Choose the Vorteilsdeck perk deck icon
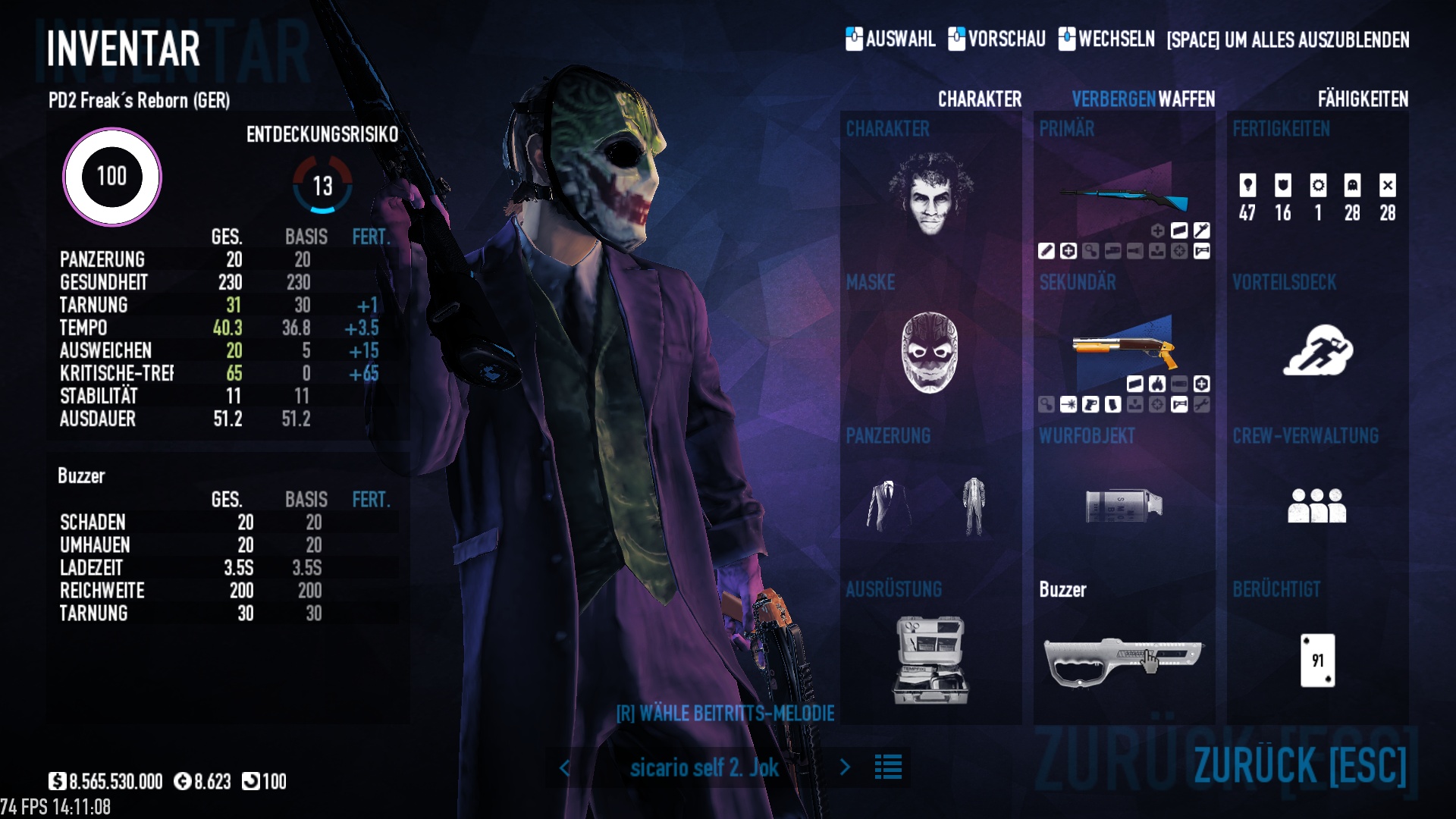The height and width of the screenshot is (819, 1456). click(1317, 350)
